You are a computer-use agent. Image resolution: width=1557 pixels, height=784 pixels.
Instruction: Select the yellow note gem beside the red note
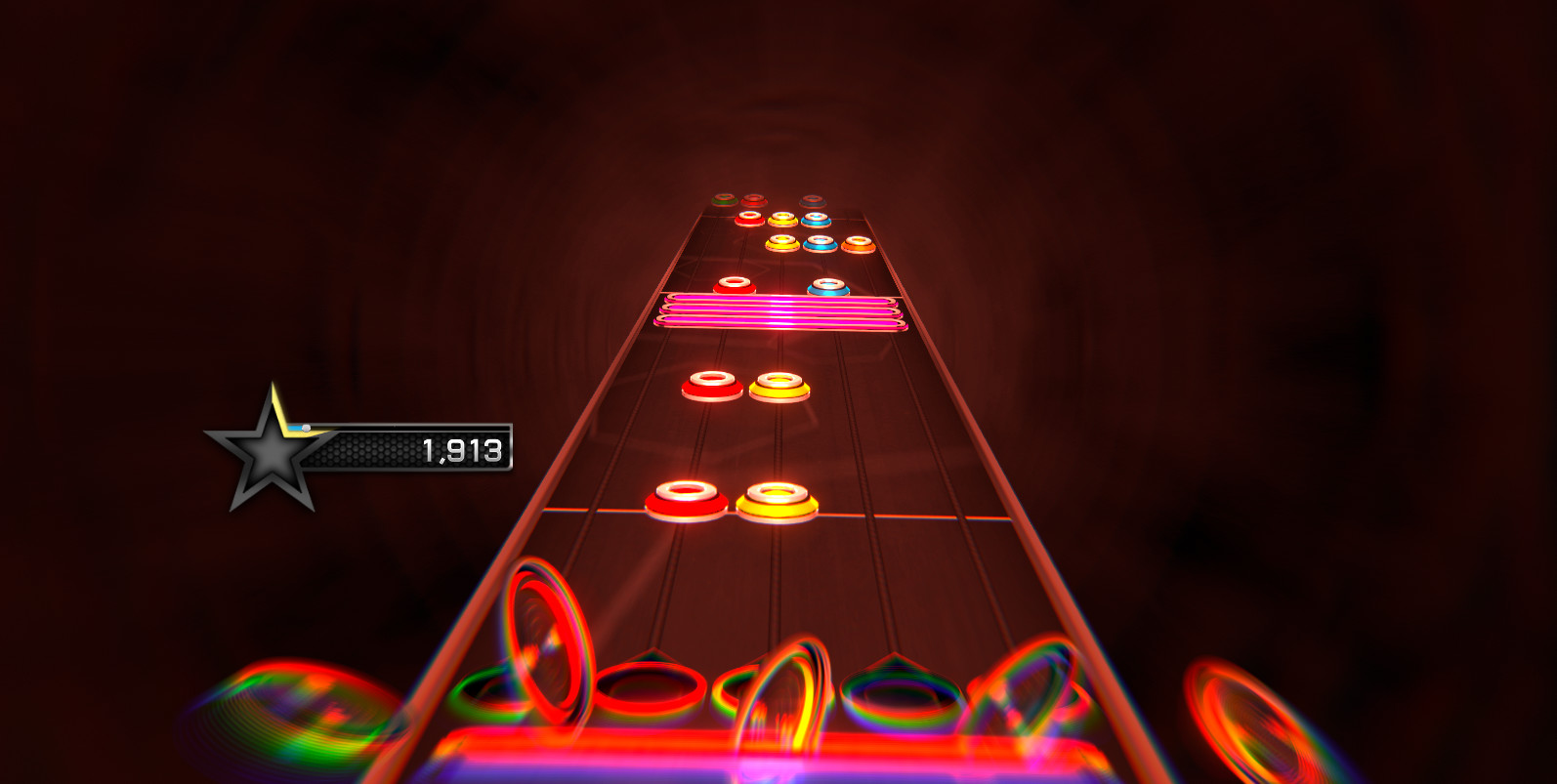tap(778, 499)
